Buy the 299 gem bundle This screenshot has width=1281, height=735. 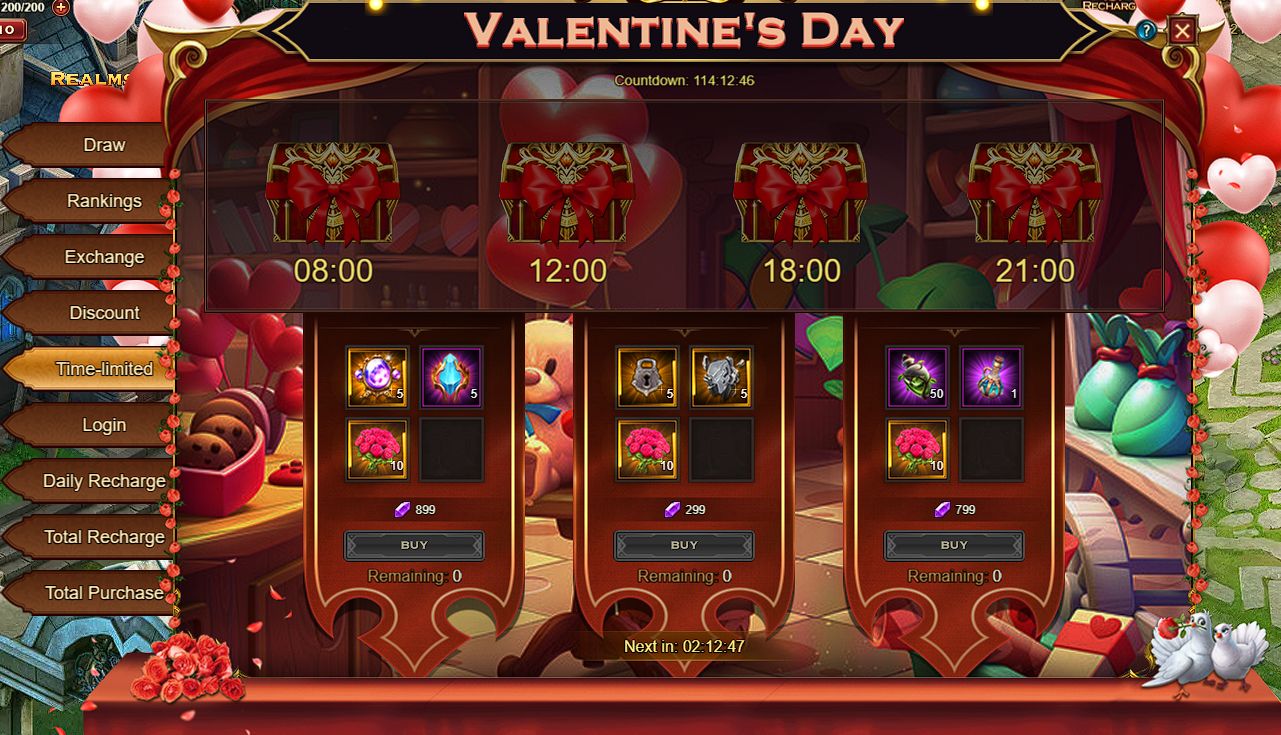[684, 545]
